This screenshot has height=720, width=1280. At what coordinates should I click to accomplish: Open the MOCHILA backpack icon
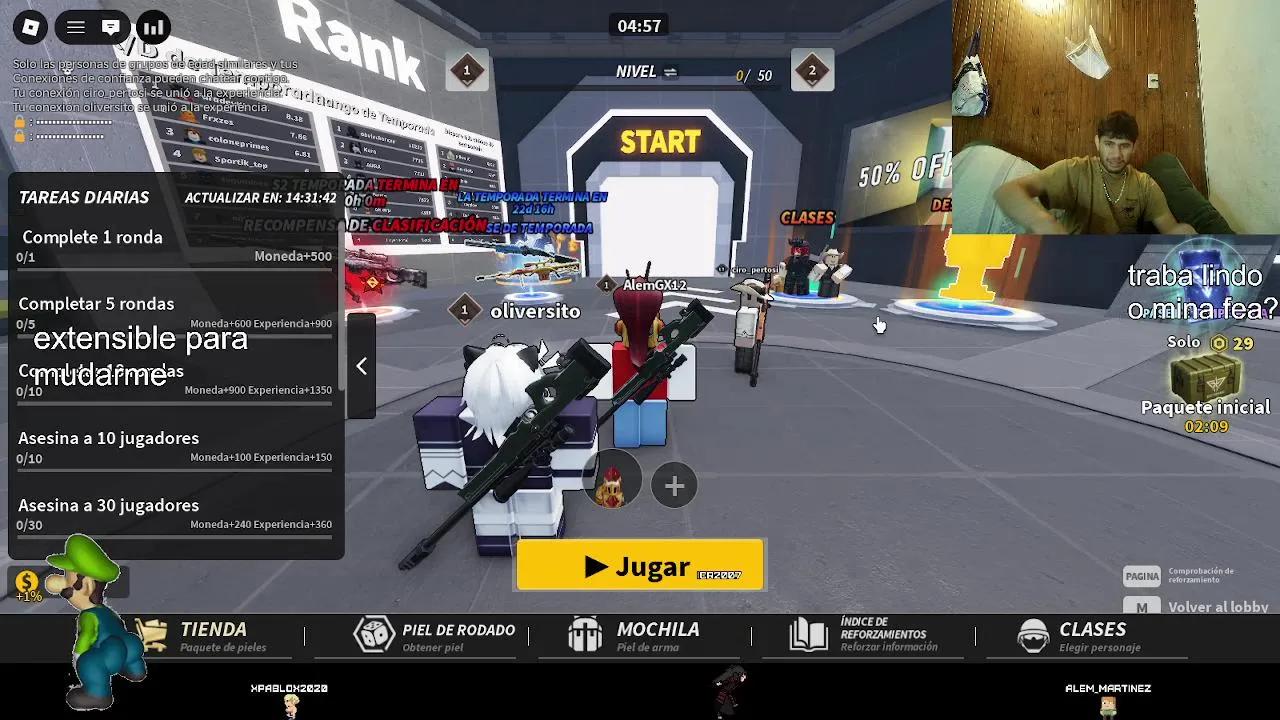click(x=585, y=634)
